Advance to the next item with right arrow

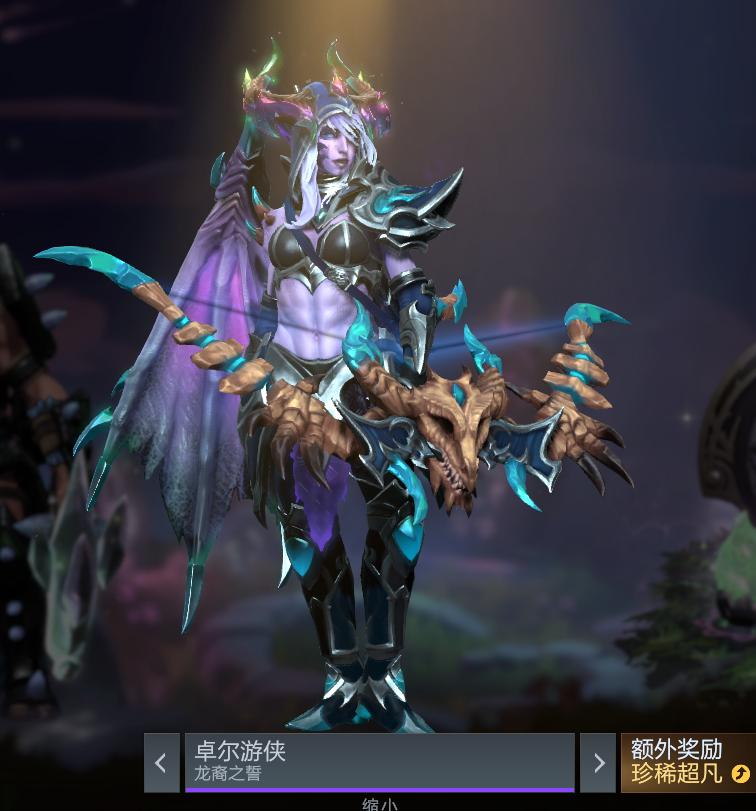click(x=598, y=763)
